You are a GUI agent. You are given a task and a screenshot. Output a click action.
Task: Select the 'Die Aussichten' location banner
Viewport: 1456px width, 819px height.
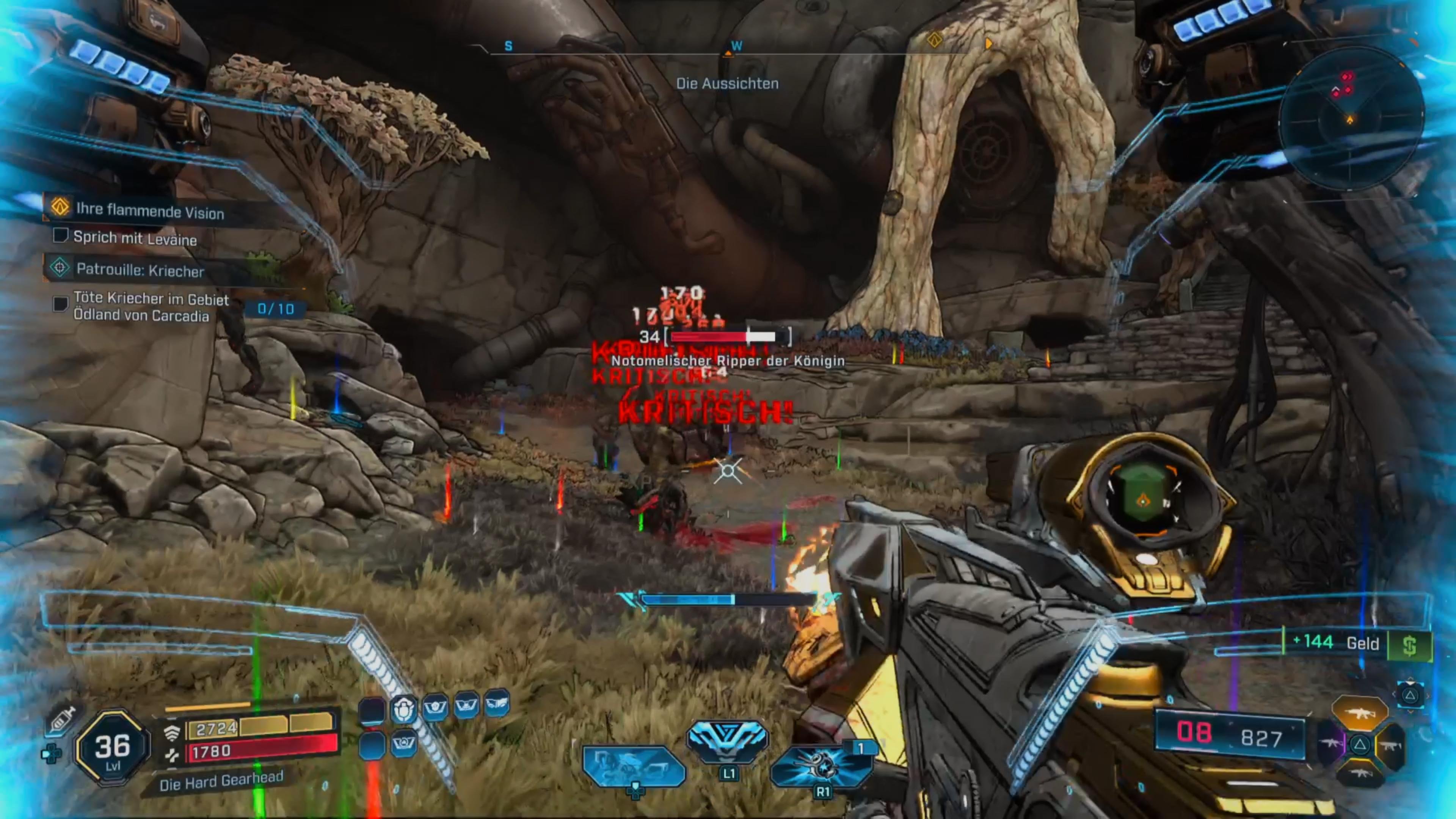728,83
